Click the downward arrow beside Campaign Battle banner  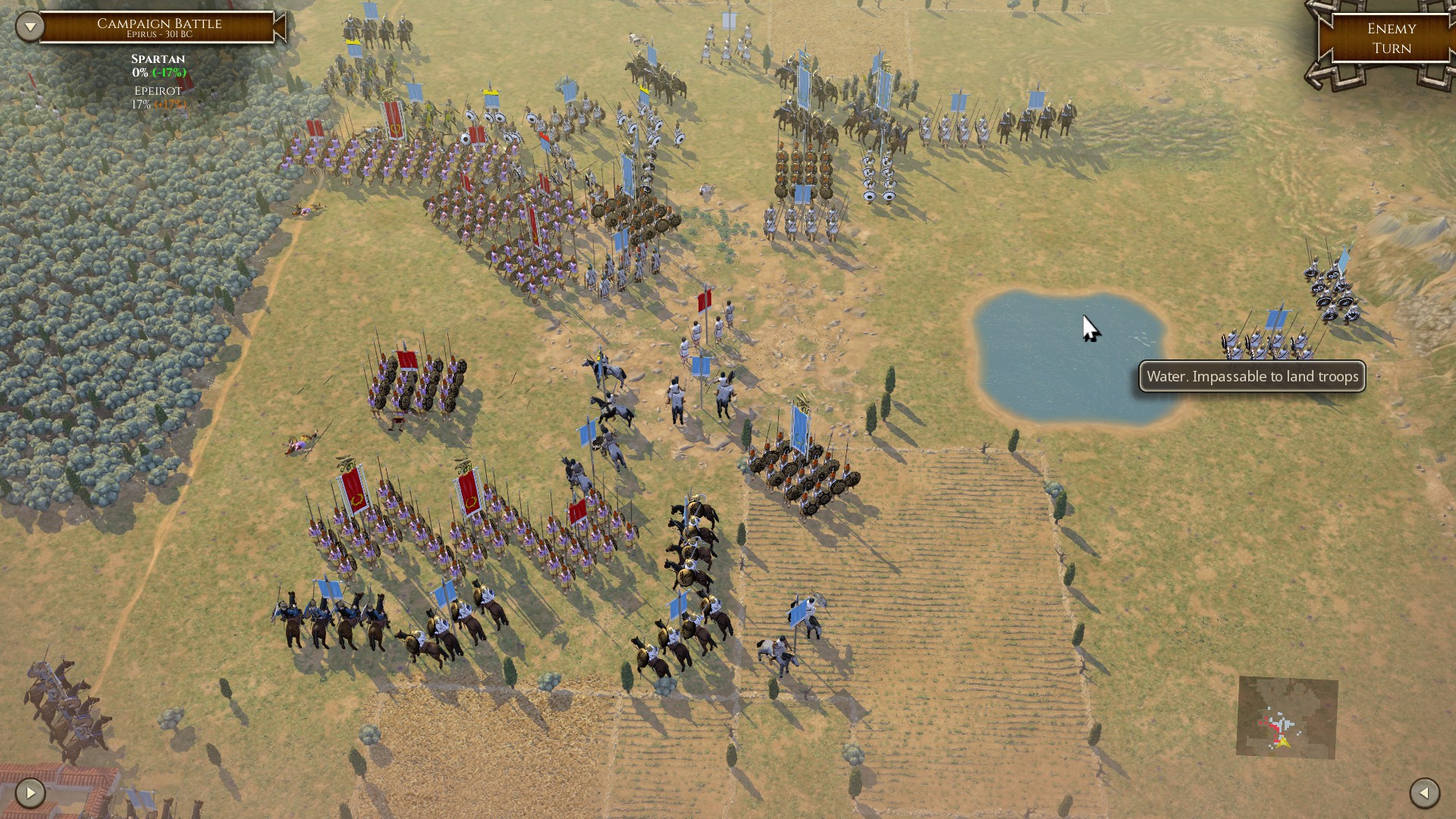(29, 25)
